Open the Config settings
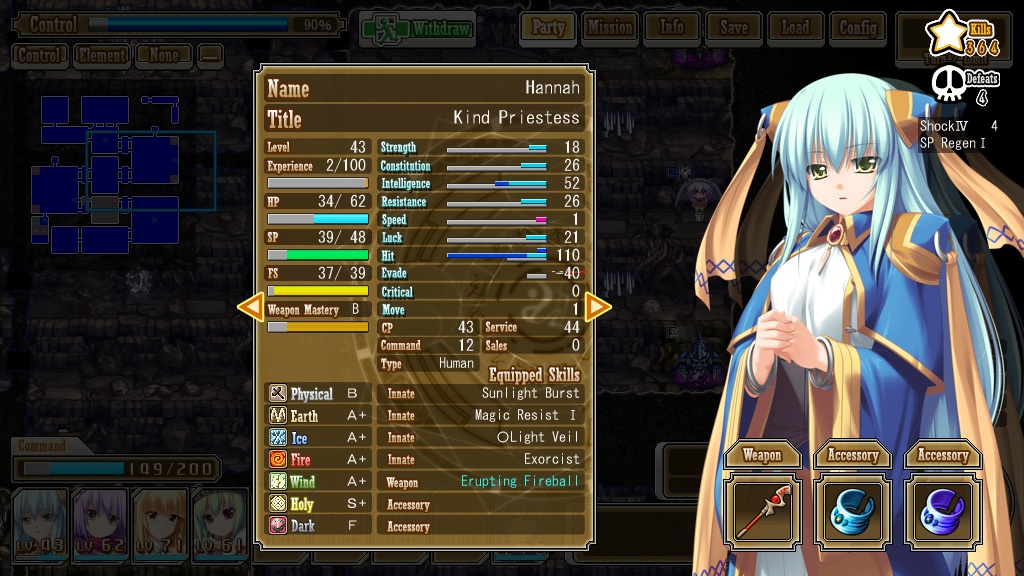The height and width of the screenshot is (576, 1024). tap(858, 28)
